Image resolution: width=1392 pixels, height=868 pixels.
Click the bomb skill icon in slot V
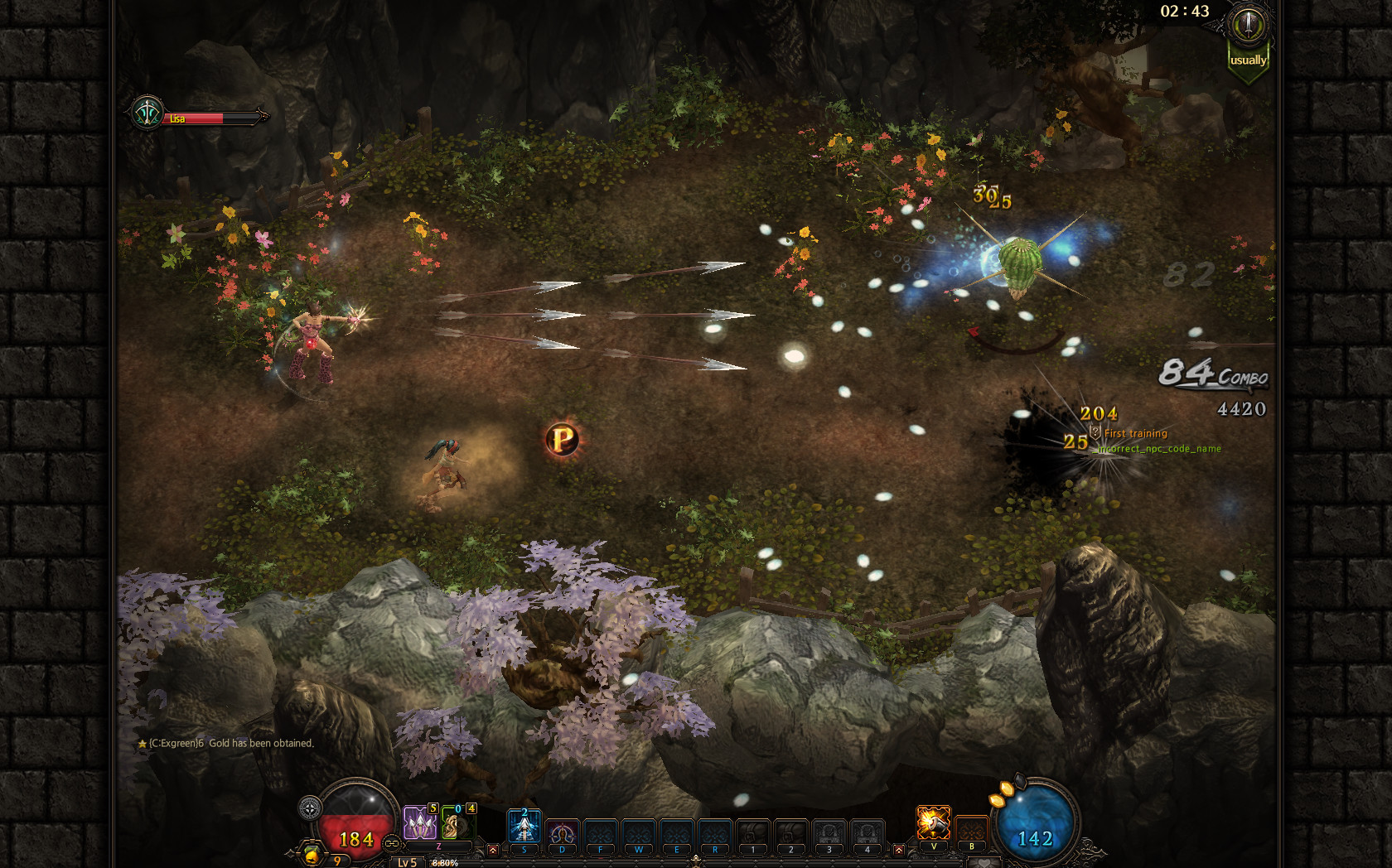tap(934, 822)
